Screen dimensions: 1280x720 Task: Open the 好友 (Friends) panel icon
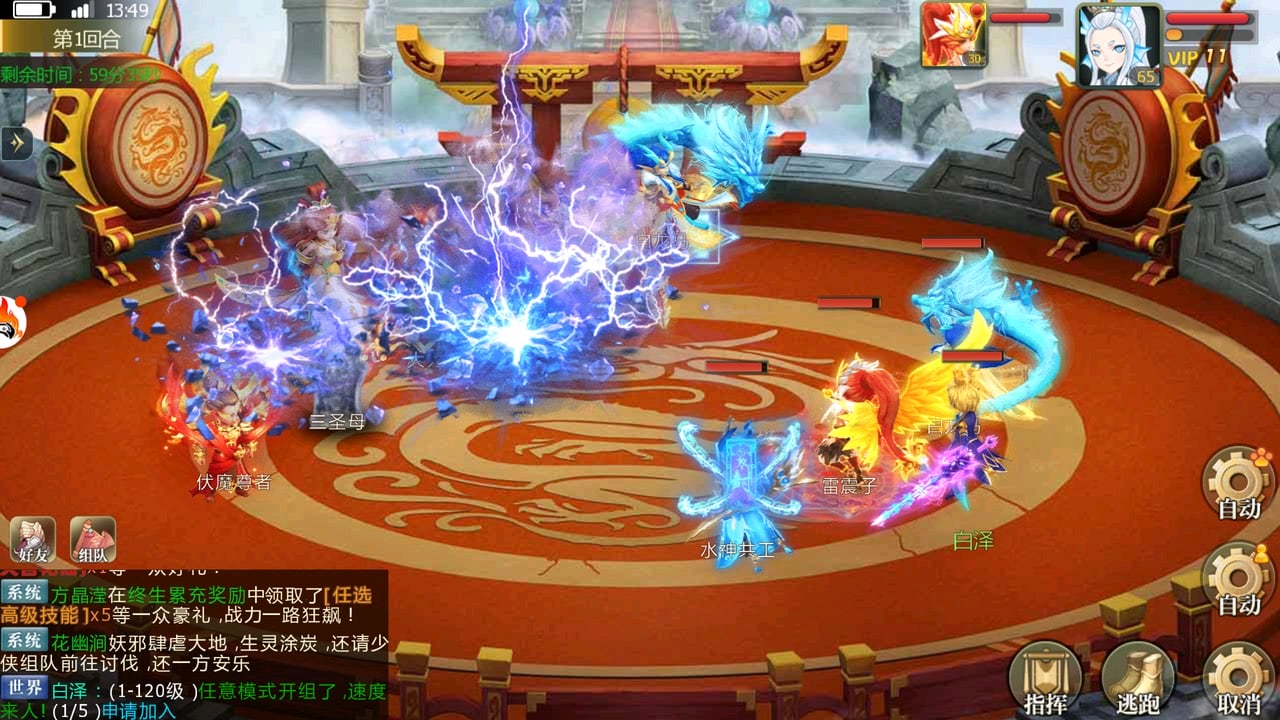(x=32, y=538)
